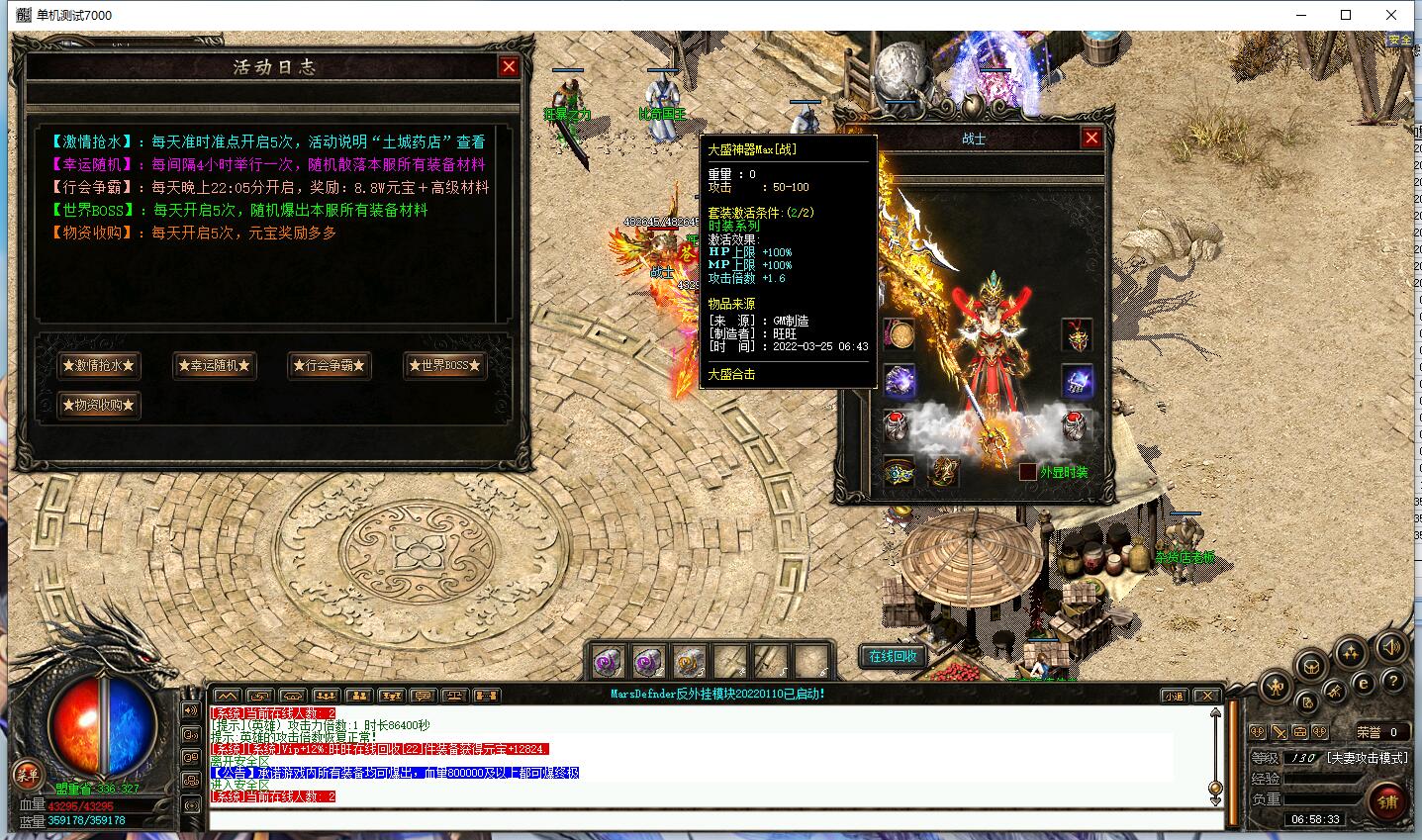Select the belt equipment slot
1422x840 pixels.
(900, 471)
